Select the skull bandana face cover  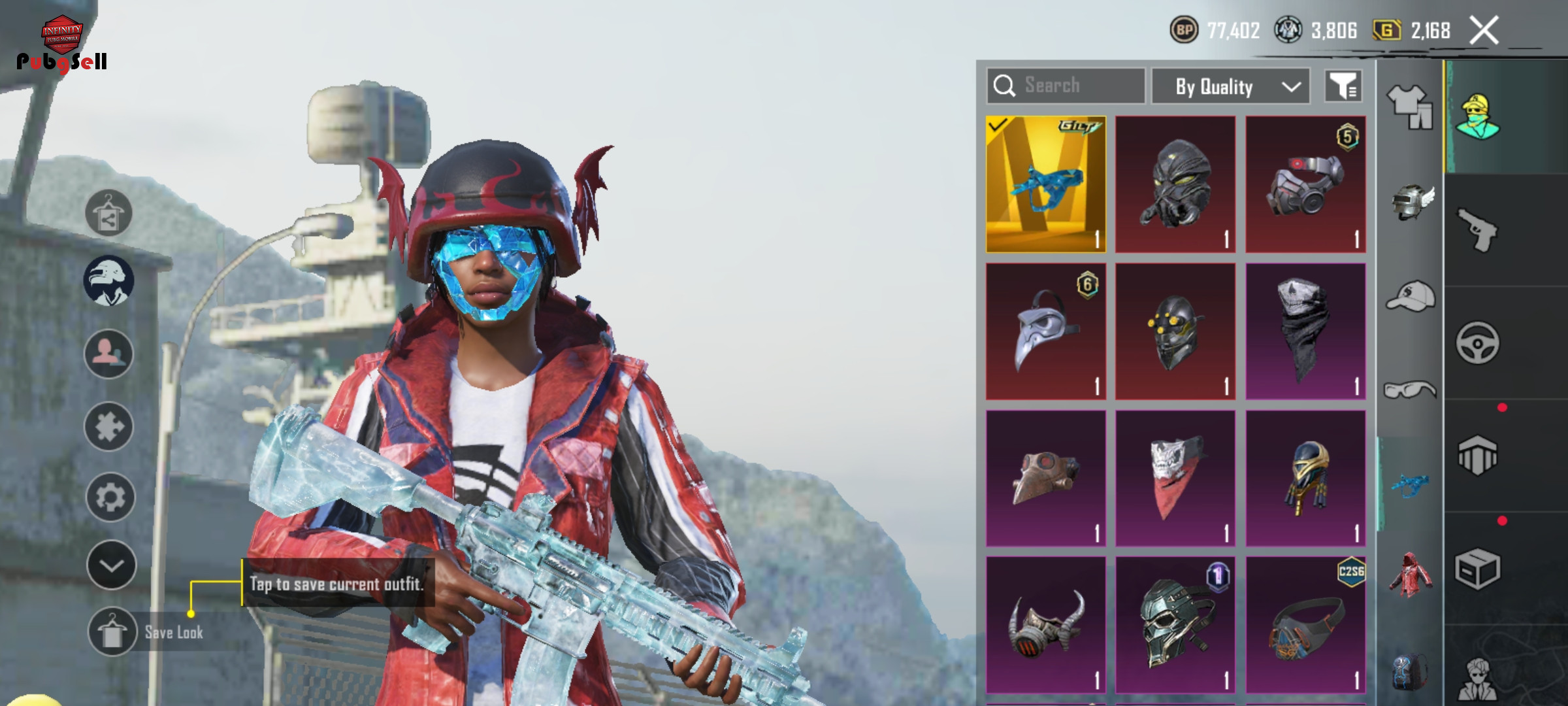point(1305,331)
